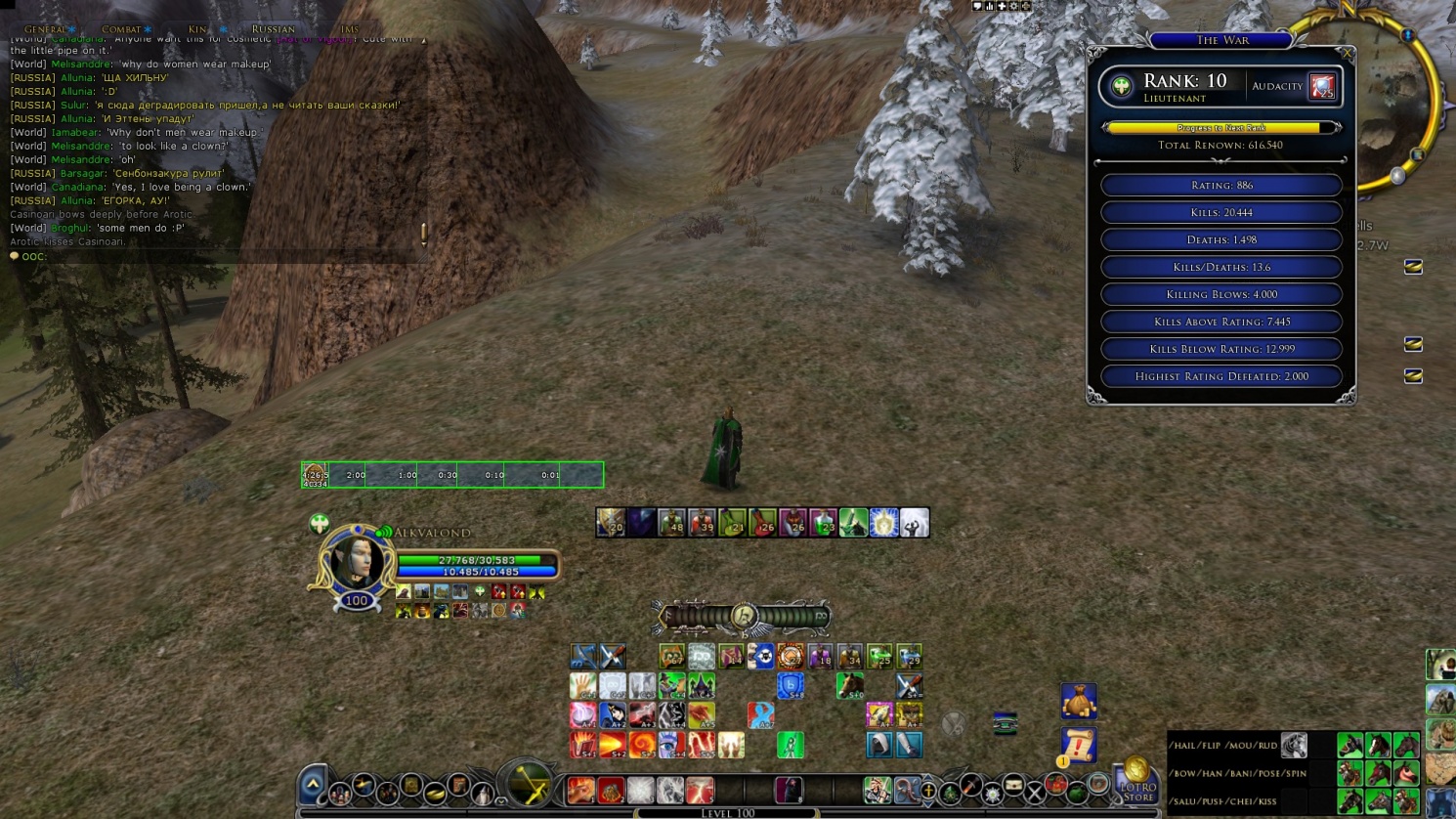The width and height of the screenshot is (1456, 819).
Task: Click the /hail emote shortcut
Action: pyautogui.click(x=1183, y=746)
